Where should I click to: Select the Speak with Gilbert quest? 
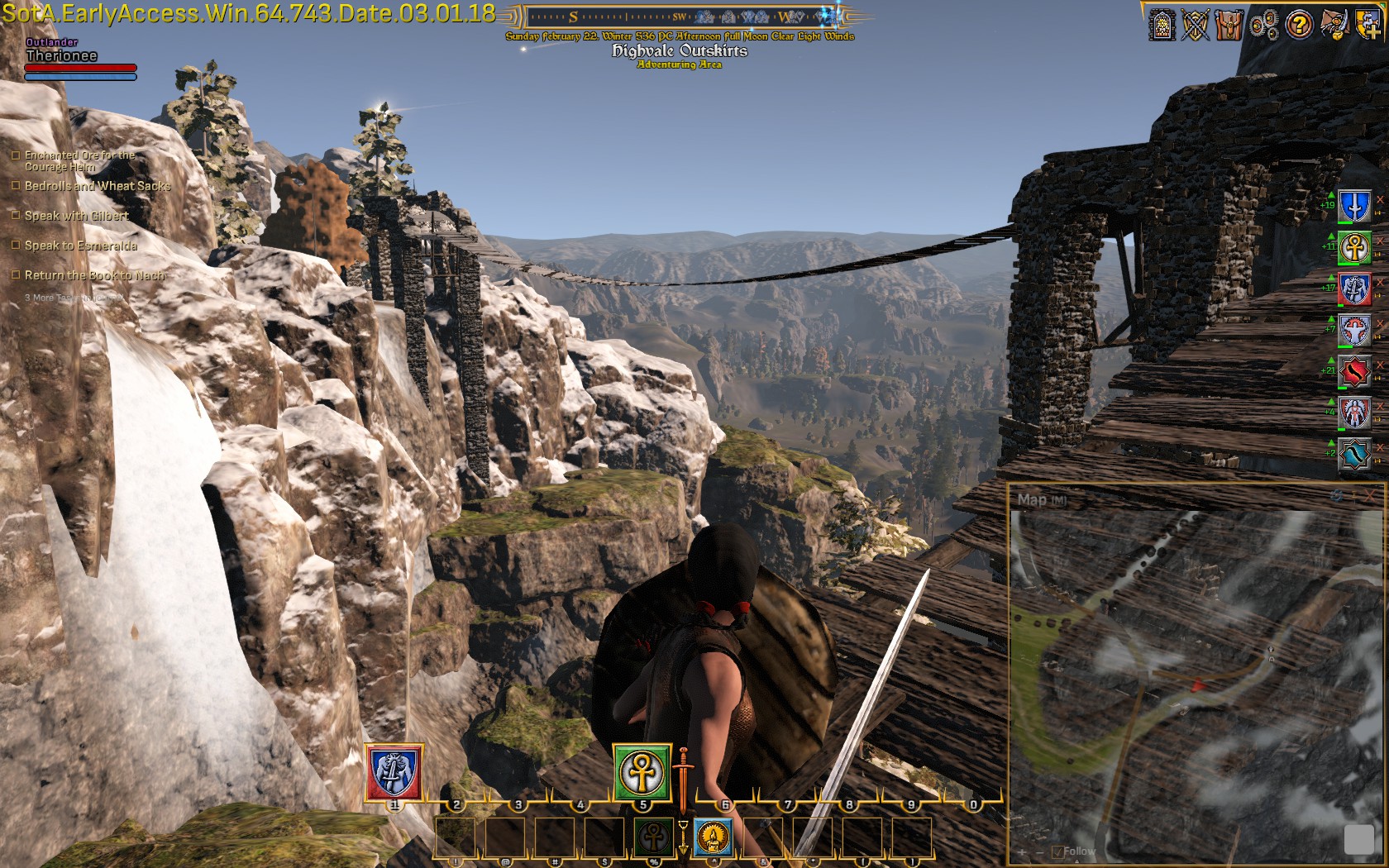tap(76, 216)
